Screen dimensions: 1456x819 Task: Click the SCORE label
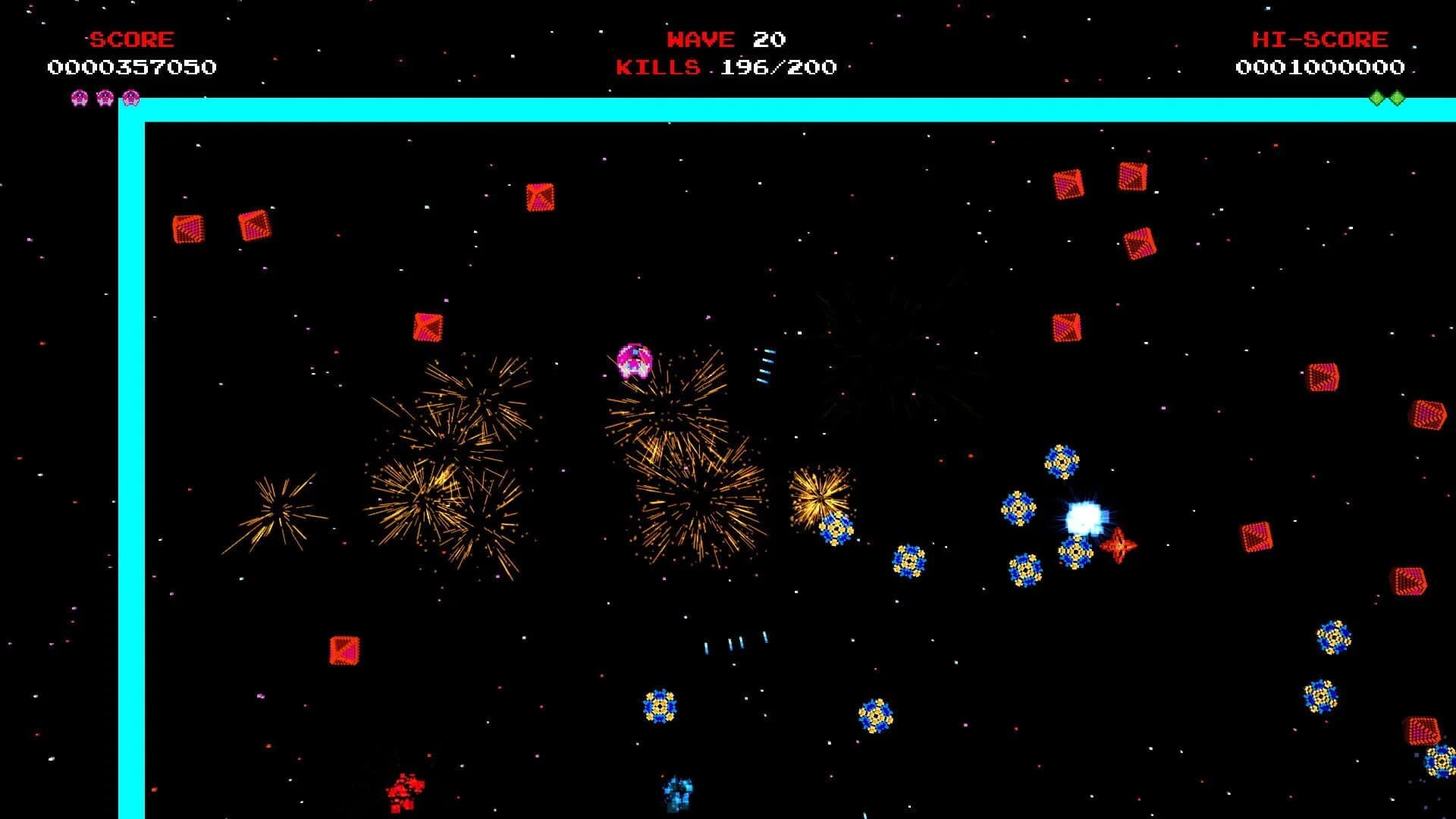130,39
